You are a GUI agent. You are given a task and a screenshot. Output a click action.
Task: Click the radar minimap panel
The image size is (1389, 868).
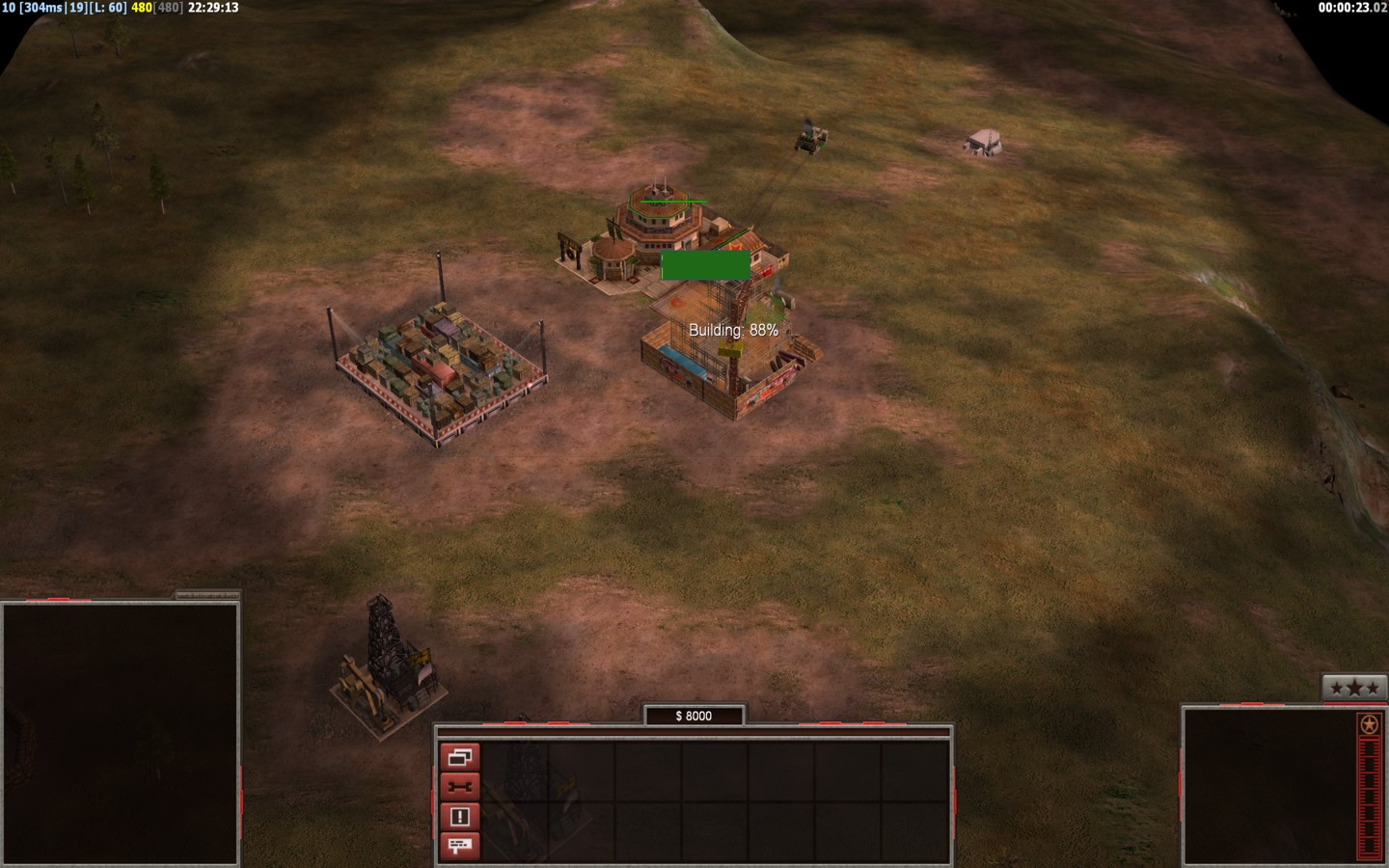pos(120,733)
